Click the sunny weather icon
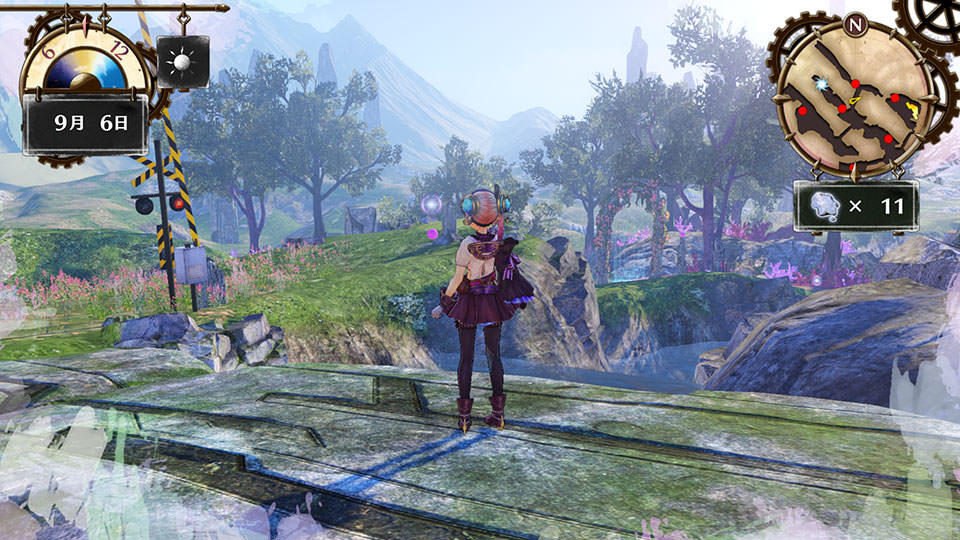The width and height of the screenshot is (960, 540). click(183, 62)
